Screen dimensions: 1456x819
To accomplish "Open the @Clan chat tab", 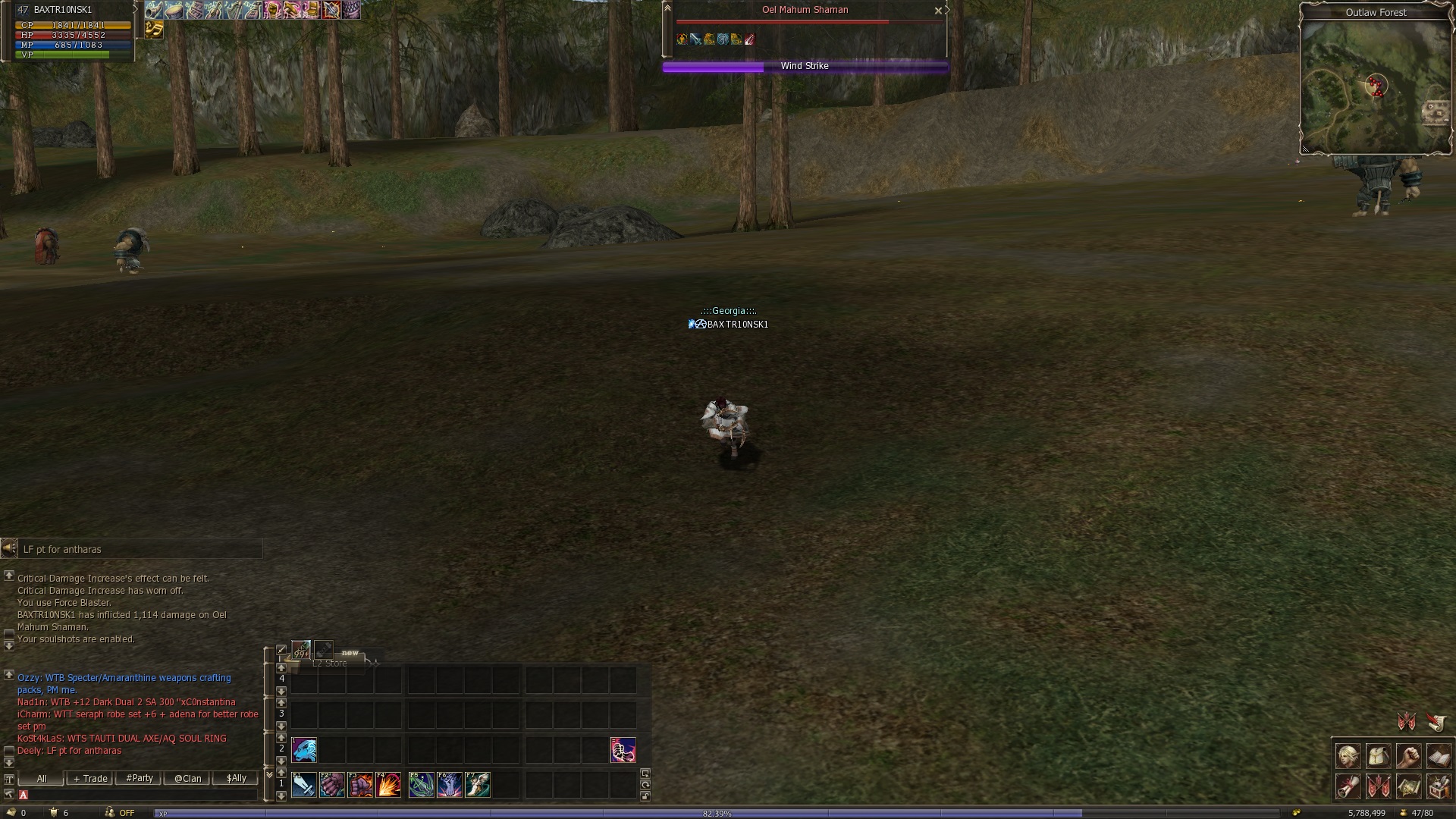I will click(187, 779).
